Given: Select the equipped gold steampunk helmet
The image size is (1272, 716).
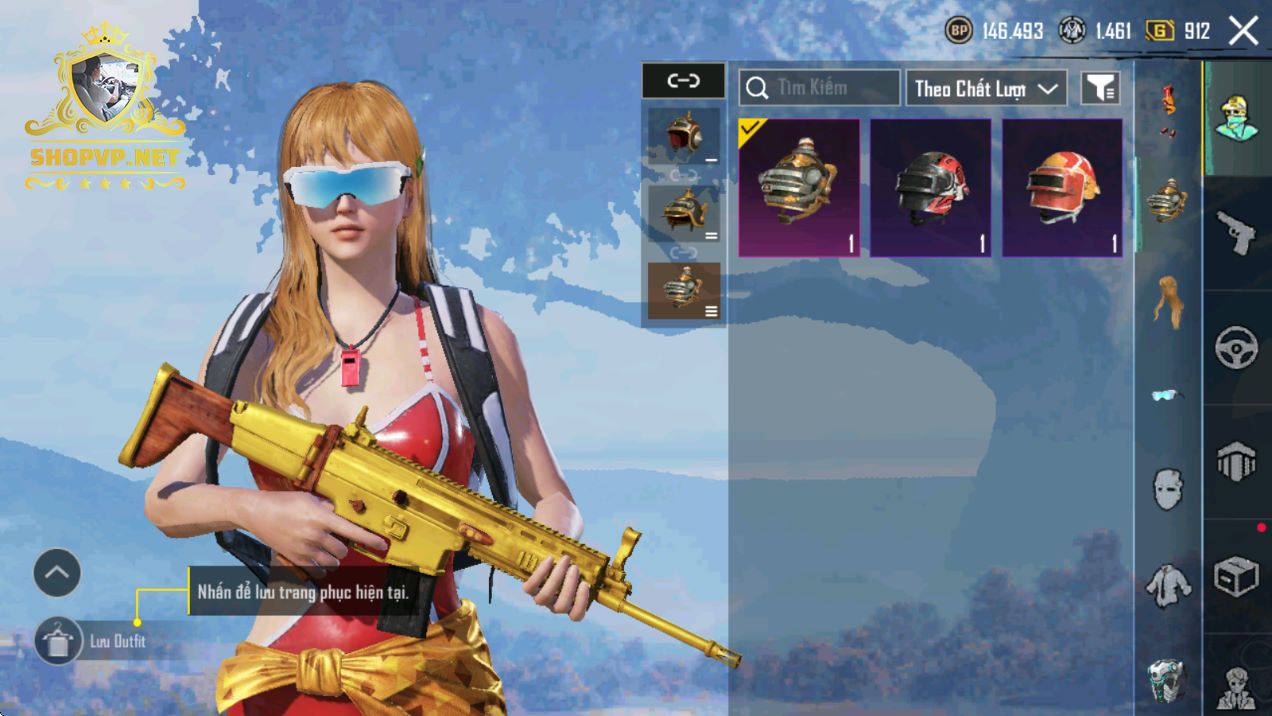Looking at the screenshot, I should click(x=799, y=188).
